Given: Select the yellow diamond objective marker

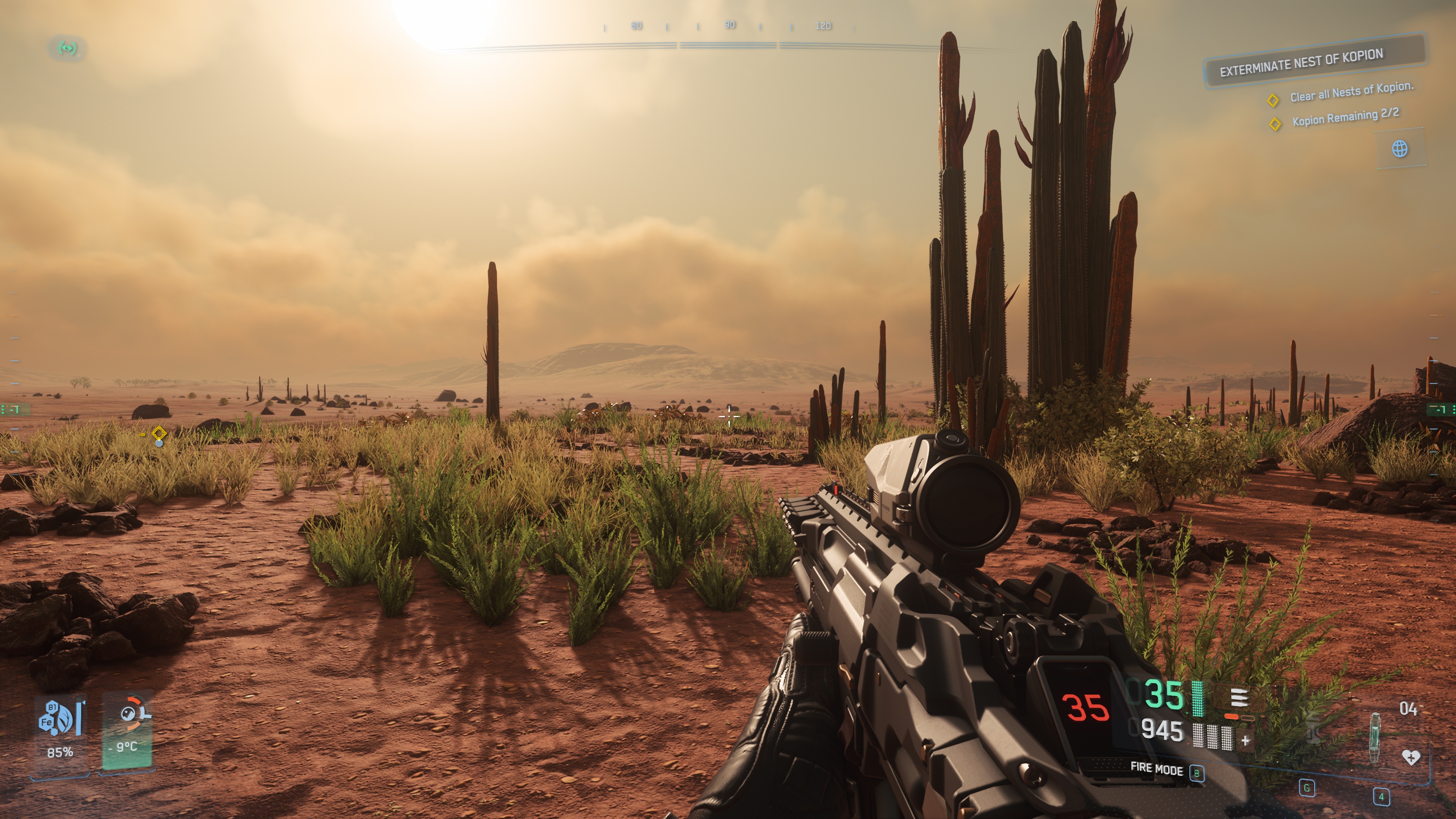Looking at the screenshot, I should (159, 433).
